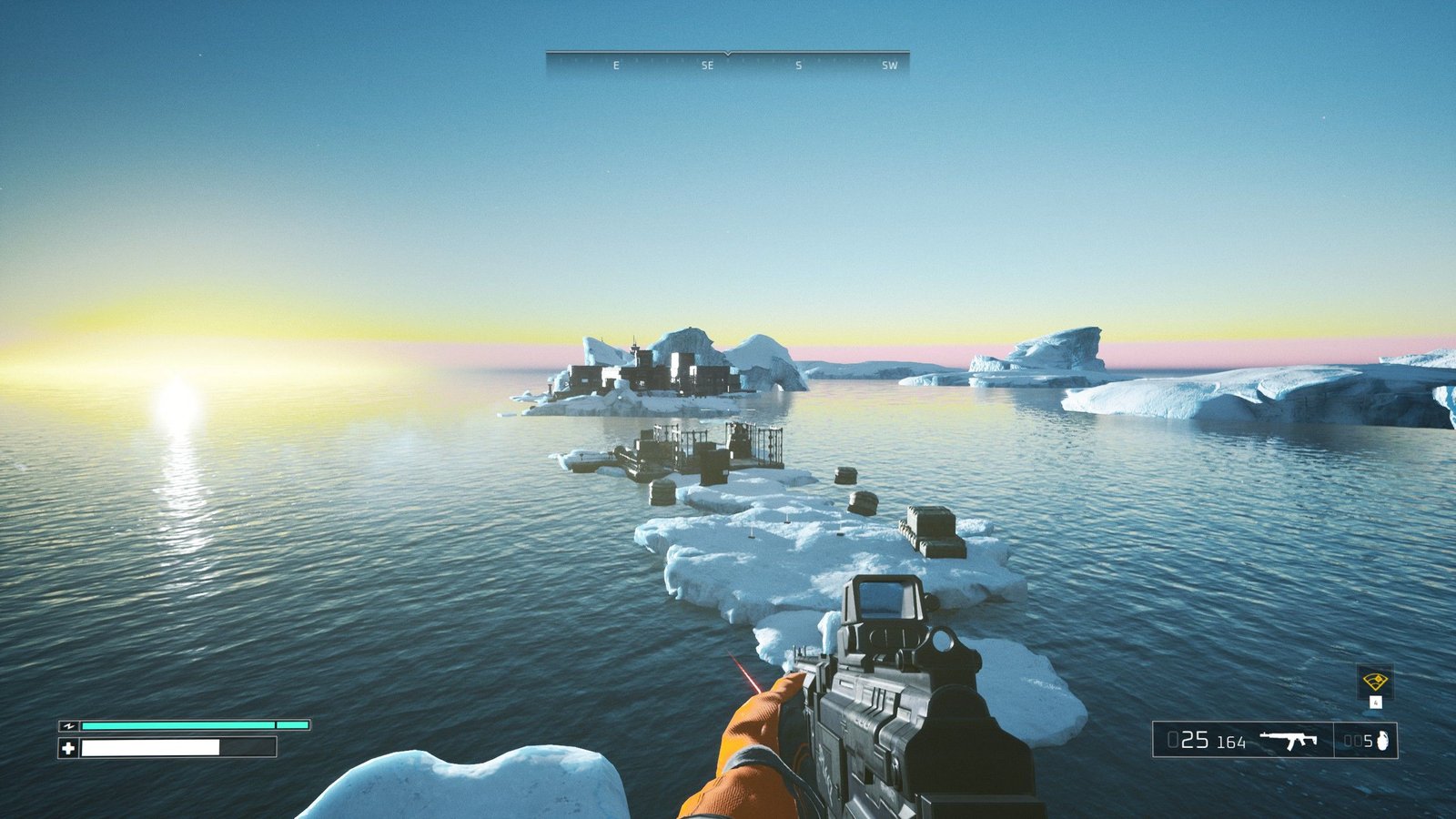Select the assault rifle weapon icon
The width and height of the screenshot is (1456, 819).
pyautogui.click(x=1289, y=740)
